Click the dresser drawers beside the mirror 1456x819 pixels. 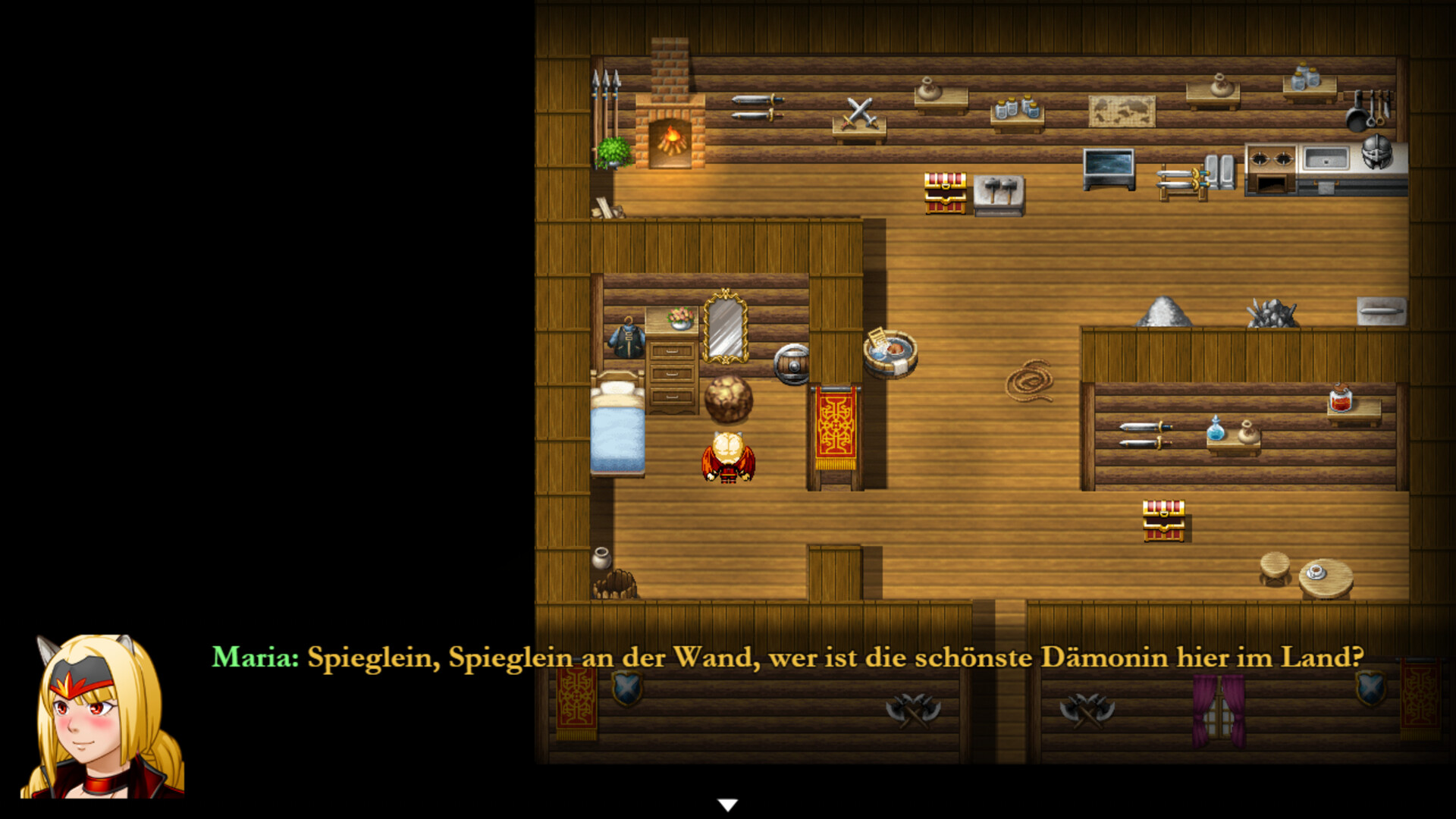coord(671,375)
